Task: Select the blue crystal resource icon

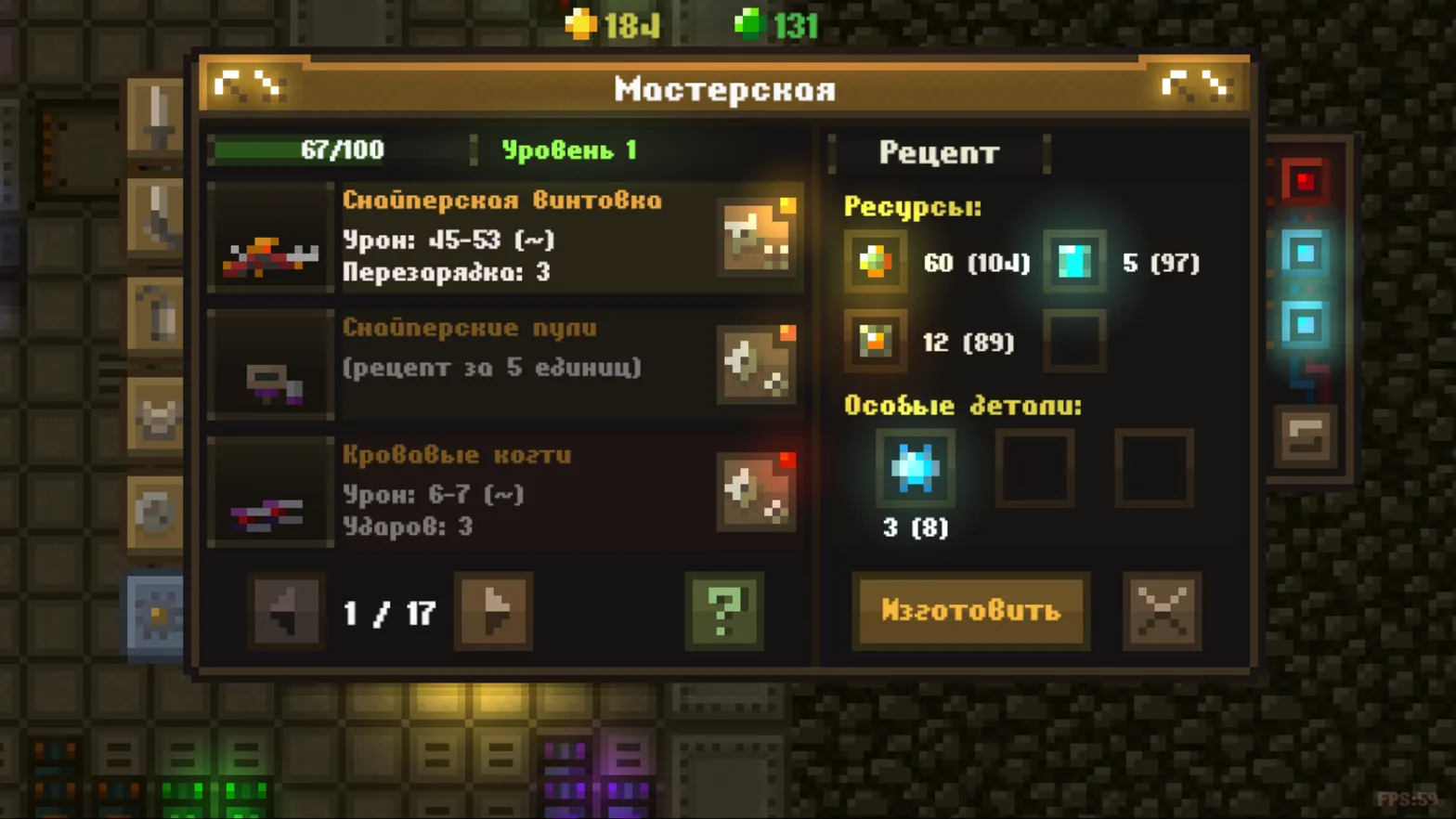Action: 1074,261
